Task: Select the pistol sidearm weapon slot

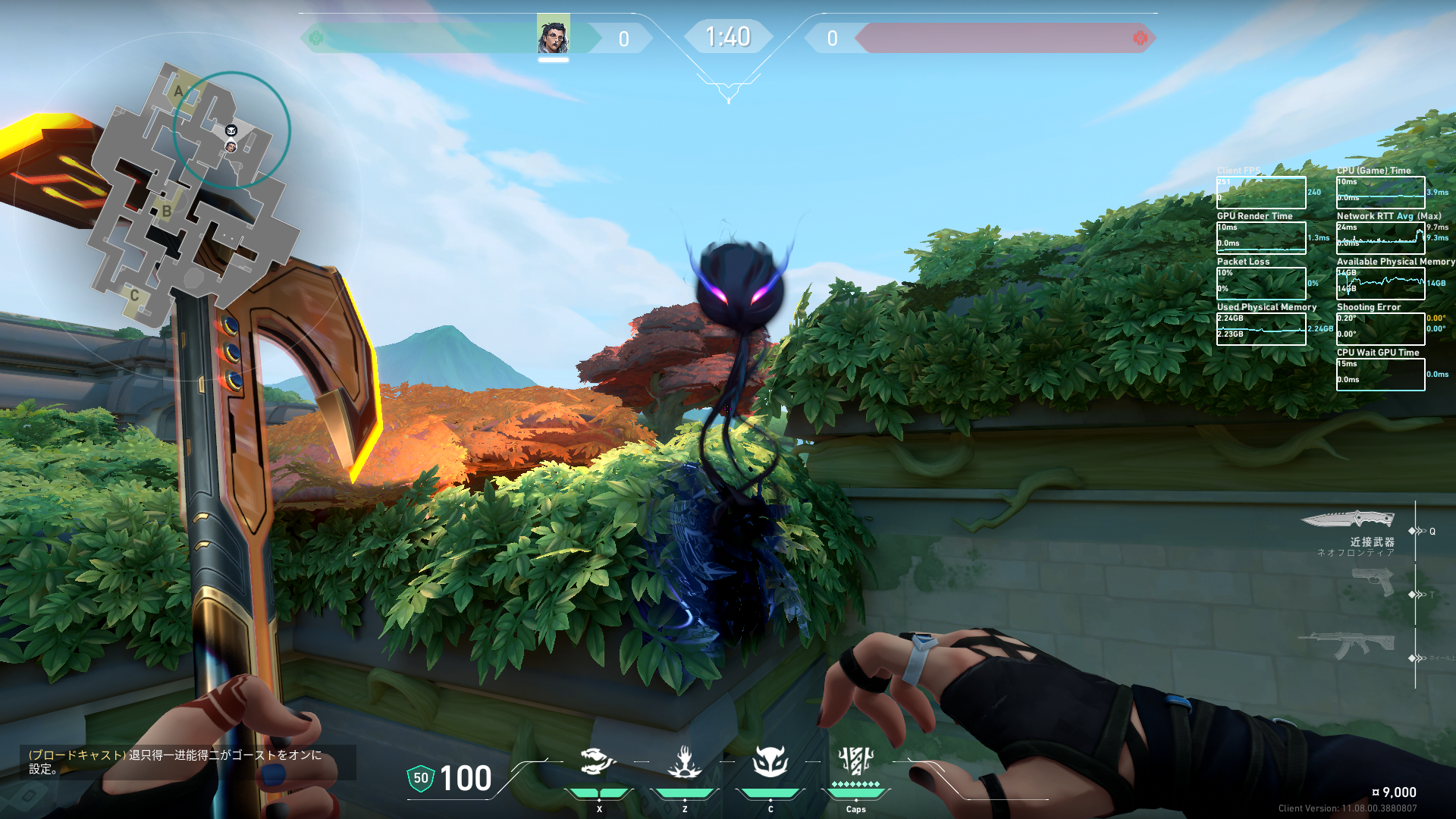Action: pos(1373,582)
